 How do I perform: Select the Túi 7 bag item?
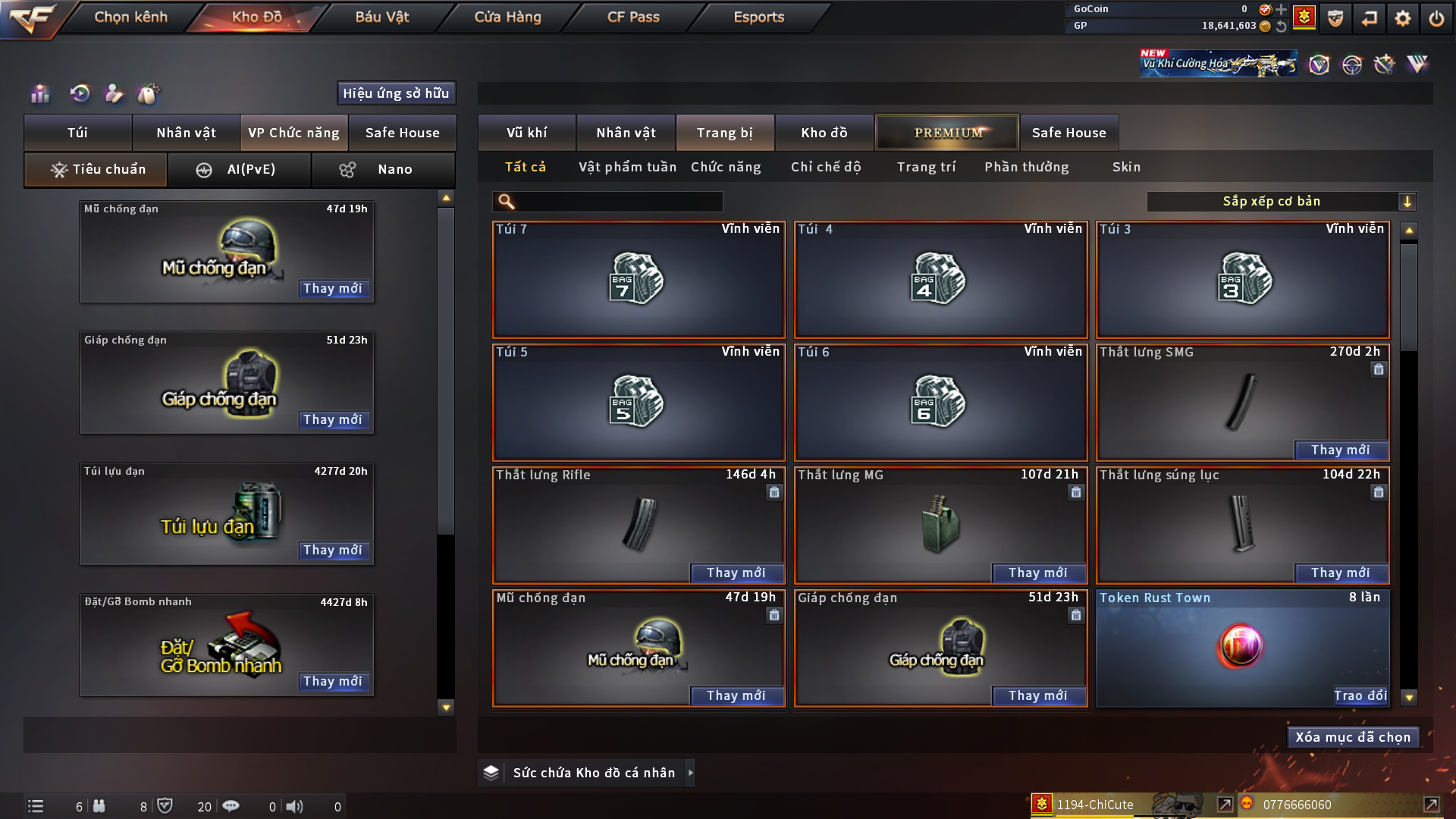click(639, 280)
